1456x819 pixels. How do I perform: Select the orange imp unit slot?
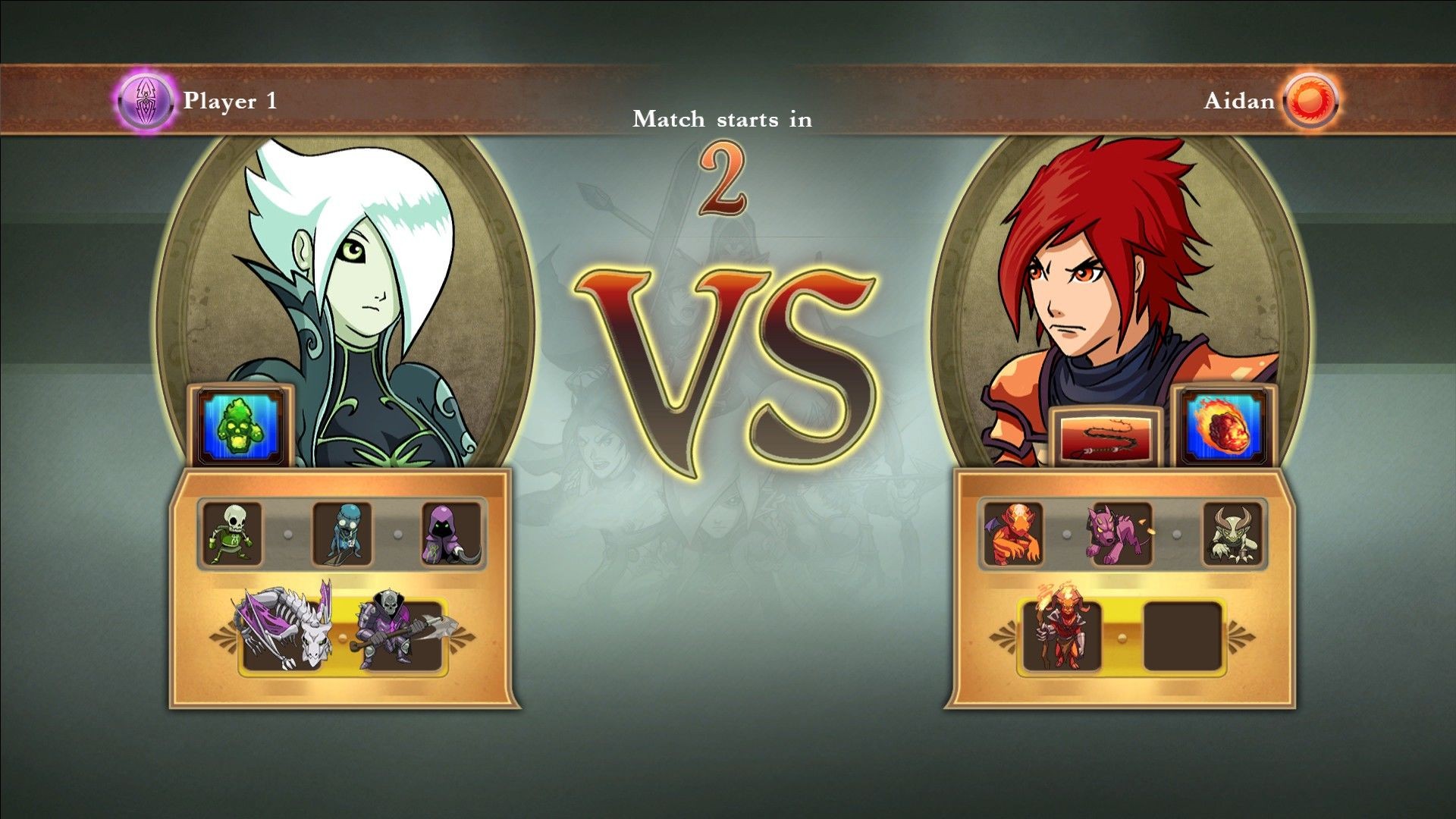(1013, 534)
